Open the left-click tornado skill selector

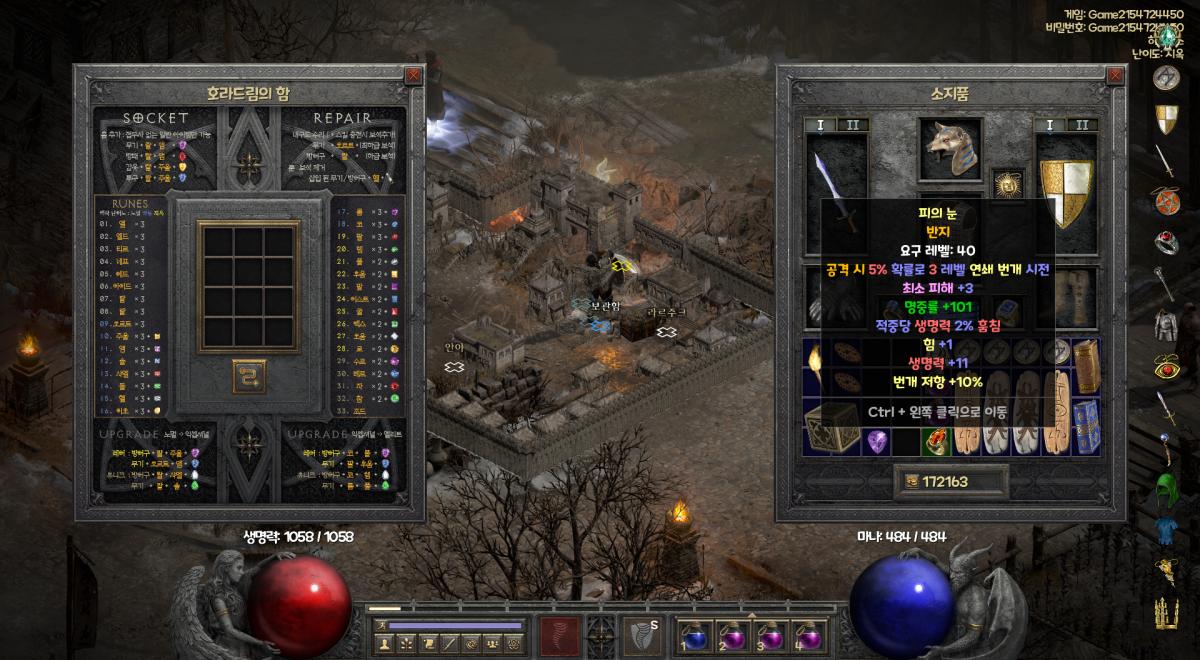[560, 636]
